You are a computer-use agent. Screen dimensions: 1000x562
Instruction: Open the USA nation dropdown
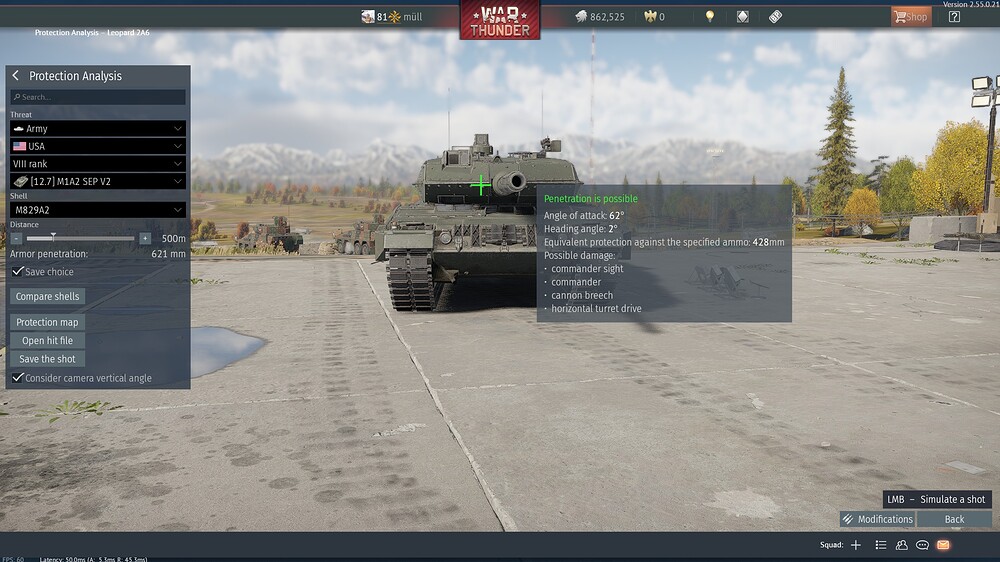coord(98,146)
